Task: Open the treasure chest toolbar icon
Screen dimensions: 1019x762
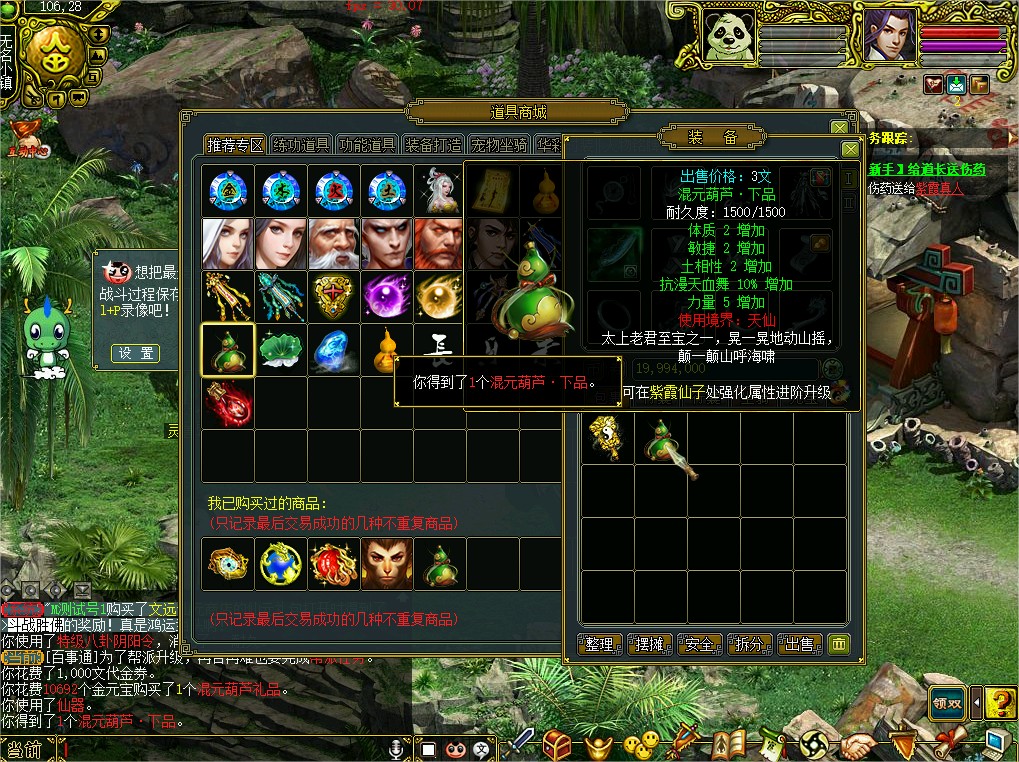Action: (556, 744)
